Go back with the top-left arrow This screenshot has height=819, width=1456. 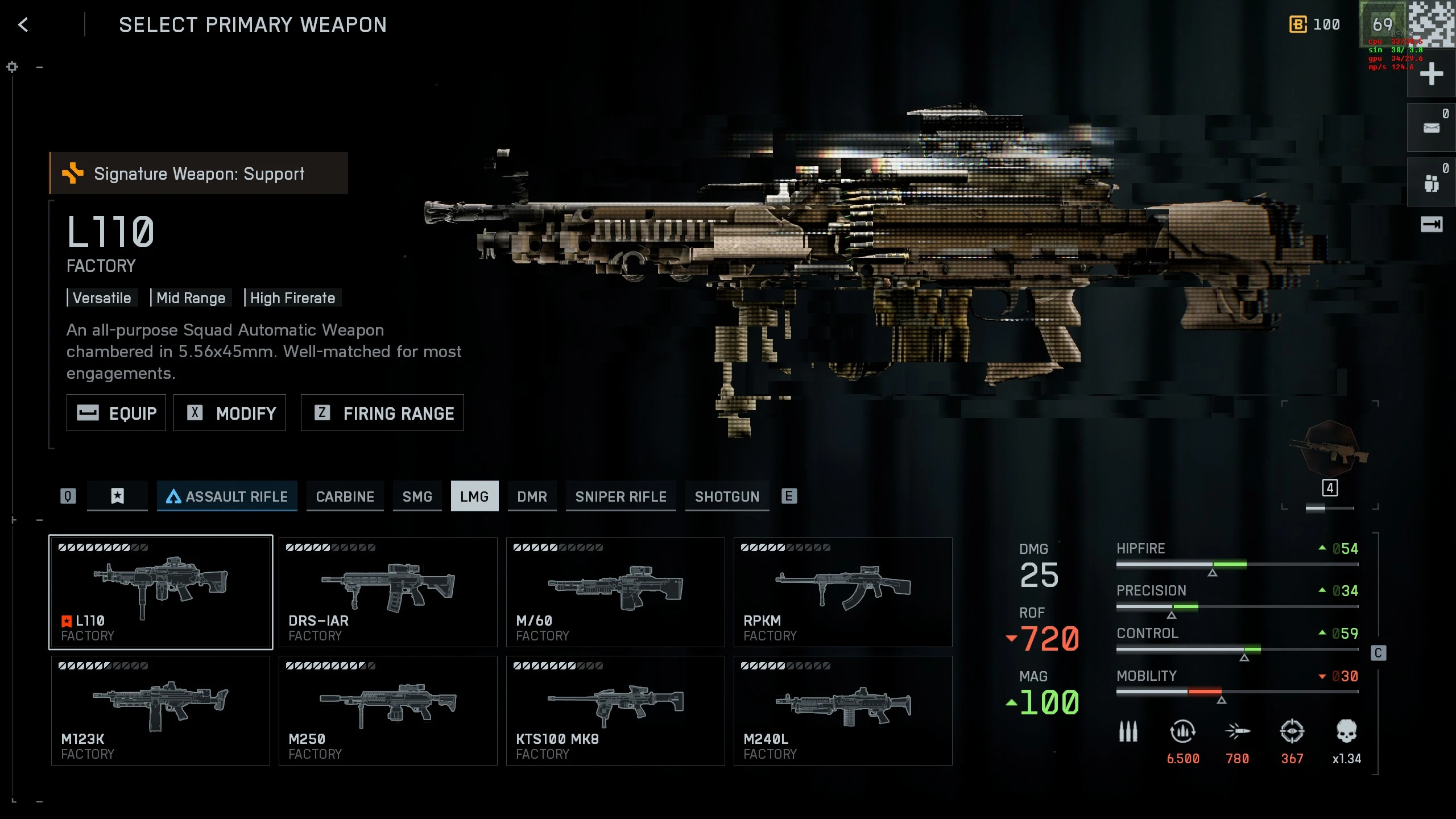pos(23,25)
